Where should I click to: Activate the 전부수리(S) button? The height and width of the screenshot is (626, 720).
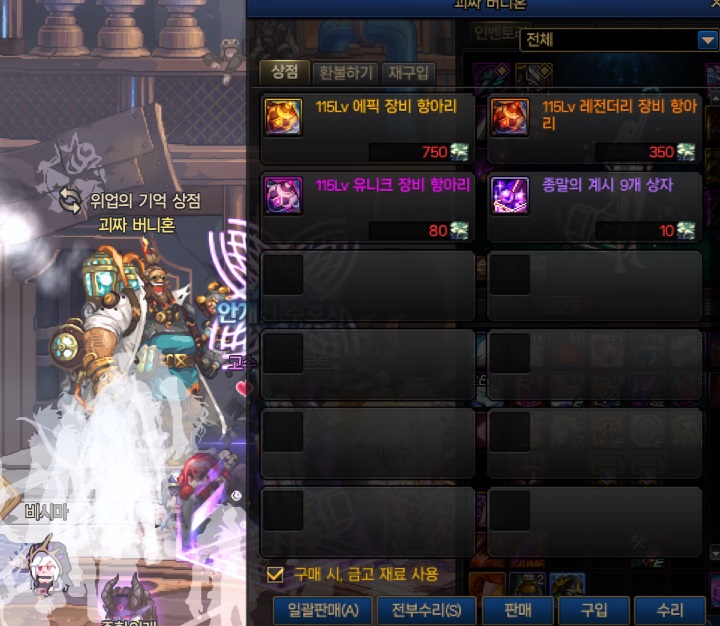coord(427,611)
